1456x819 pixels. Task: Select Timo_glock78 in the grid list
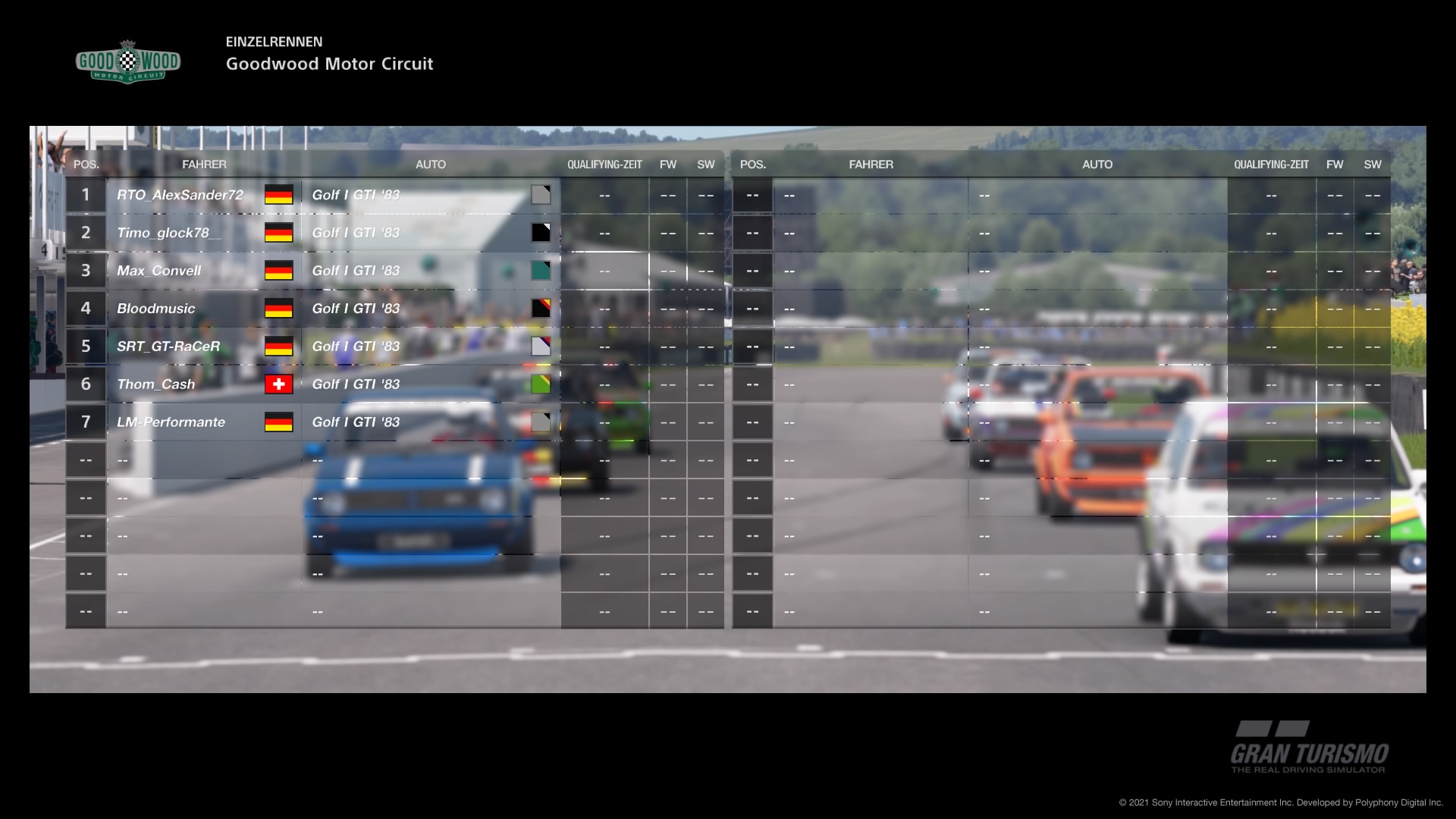pos(163,233)
